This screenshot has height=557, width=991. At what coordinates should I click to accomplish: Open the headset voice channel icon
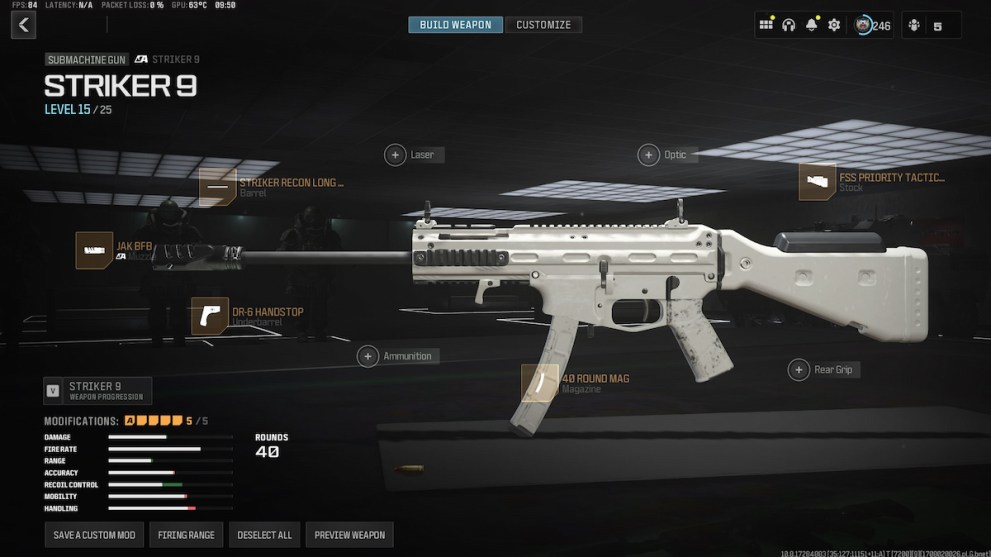point(788,25)
